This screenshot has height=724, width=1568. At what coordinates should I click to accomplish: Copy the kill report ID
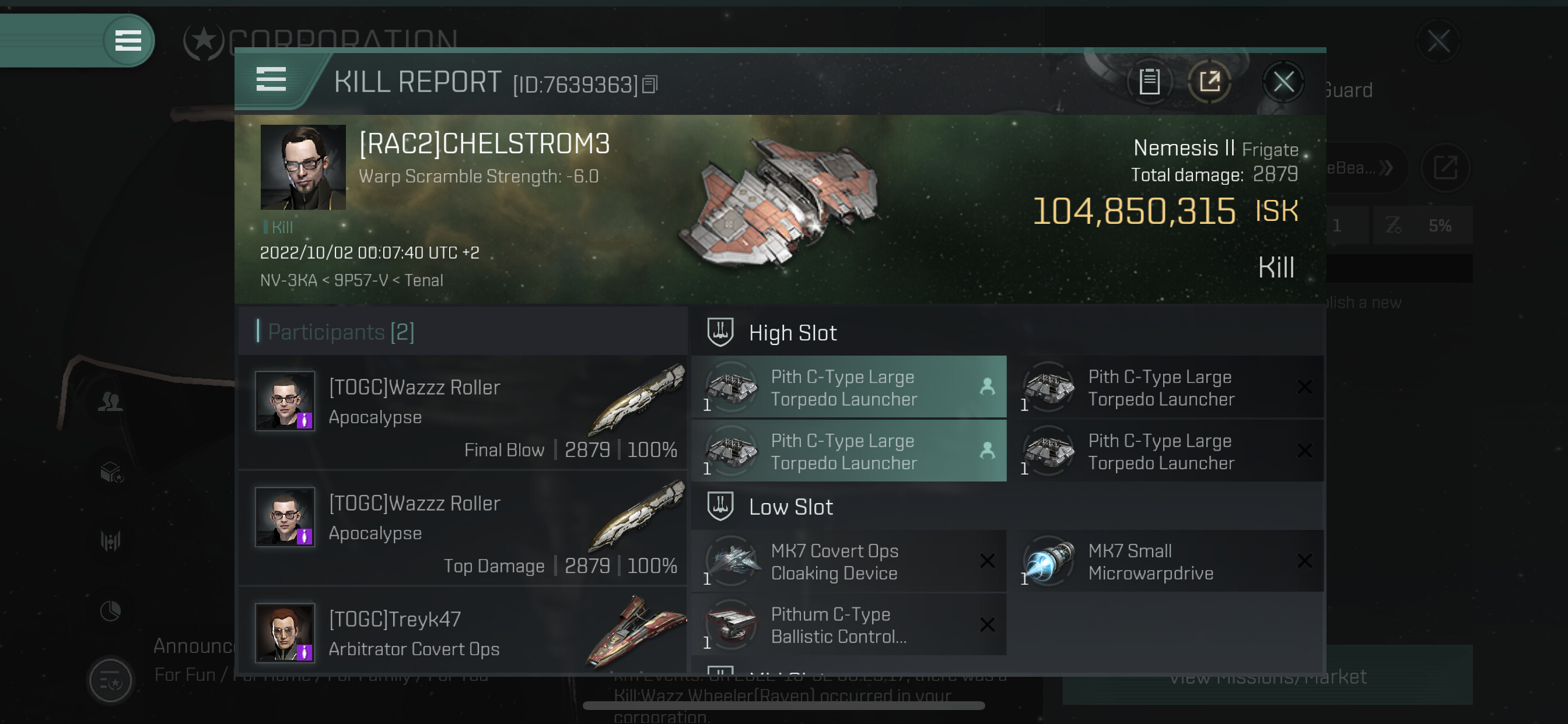(650, 85)
